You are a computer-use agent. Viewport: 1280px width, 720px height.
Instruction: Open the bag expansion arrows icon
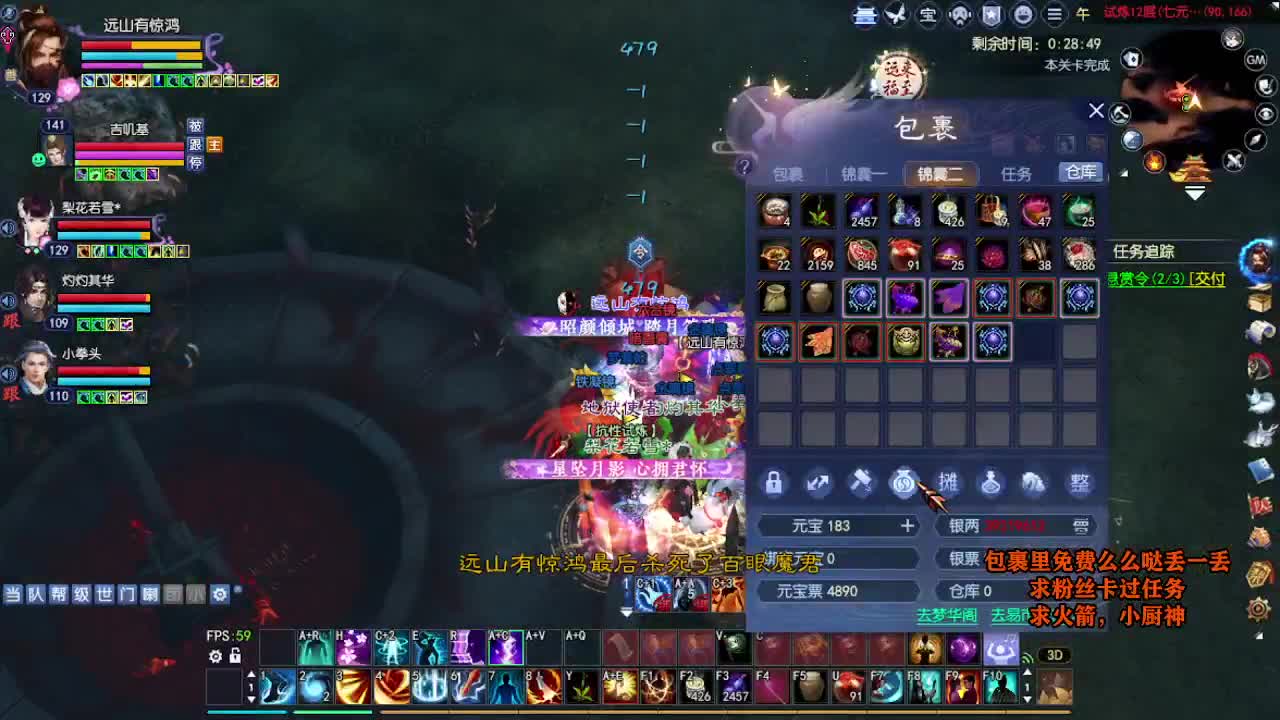817,483
